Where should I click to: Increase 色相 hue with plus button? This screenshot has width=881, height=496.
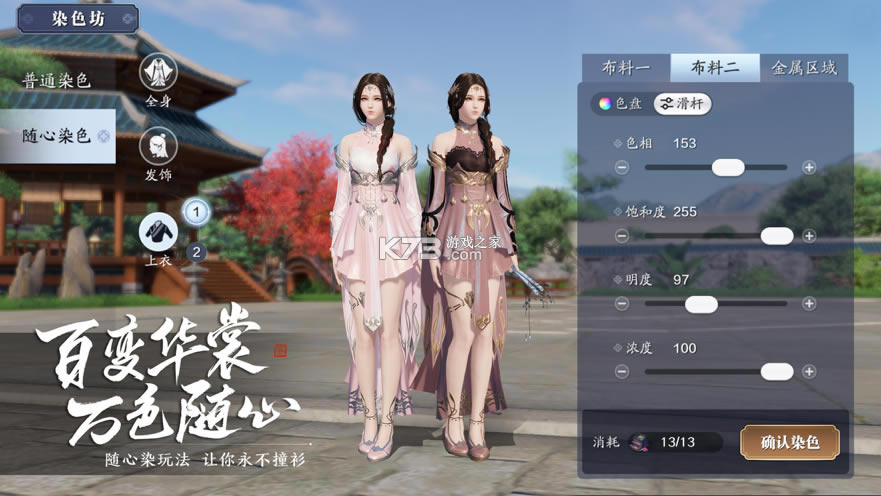[809, 167]
